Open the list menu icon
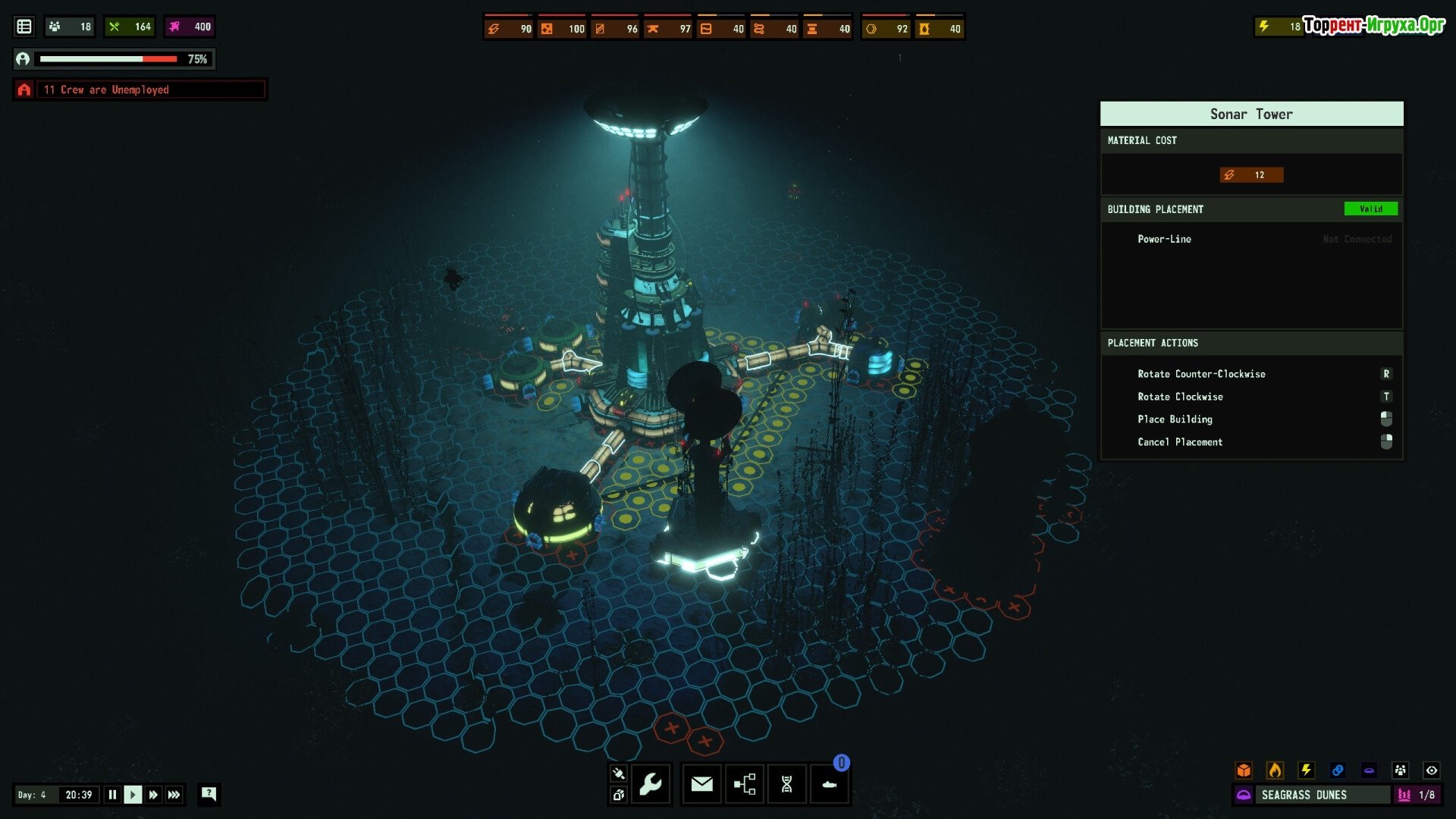1456x819 pixels. coord(24,27)
